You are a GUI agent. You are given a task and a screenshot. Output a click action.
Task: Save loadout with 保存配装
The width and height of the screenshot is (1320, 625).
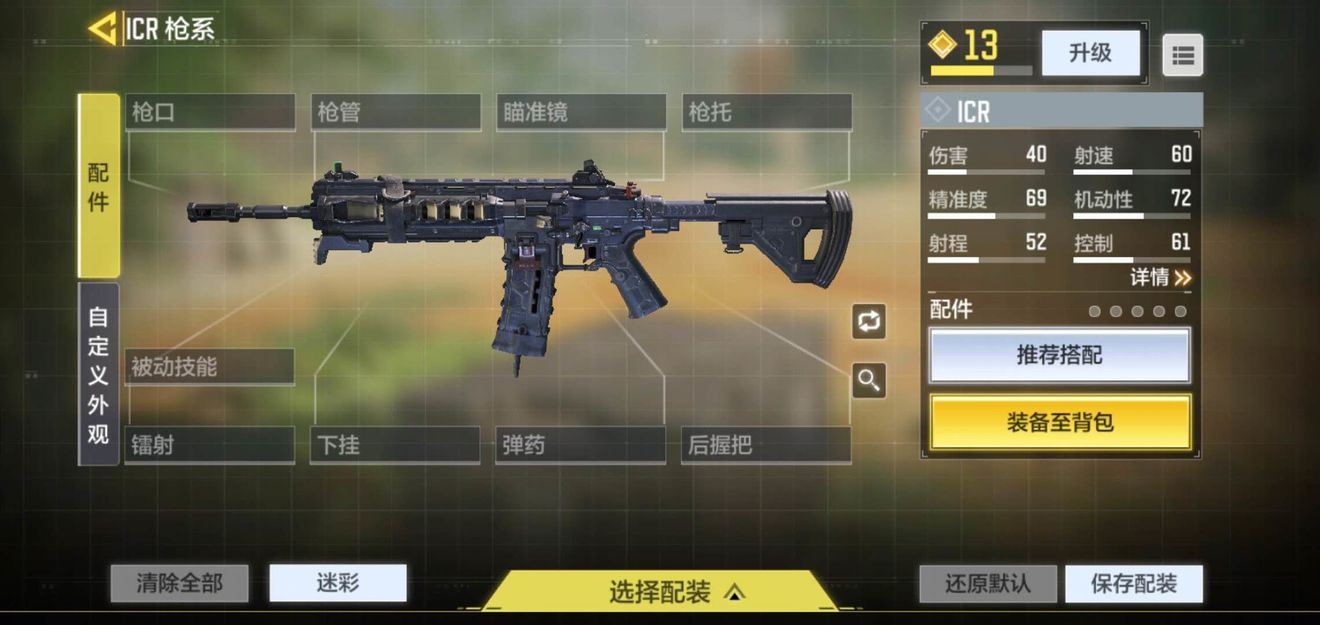click(x=1134, y=584)
